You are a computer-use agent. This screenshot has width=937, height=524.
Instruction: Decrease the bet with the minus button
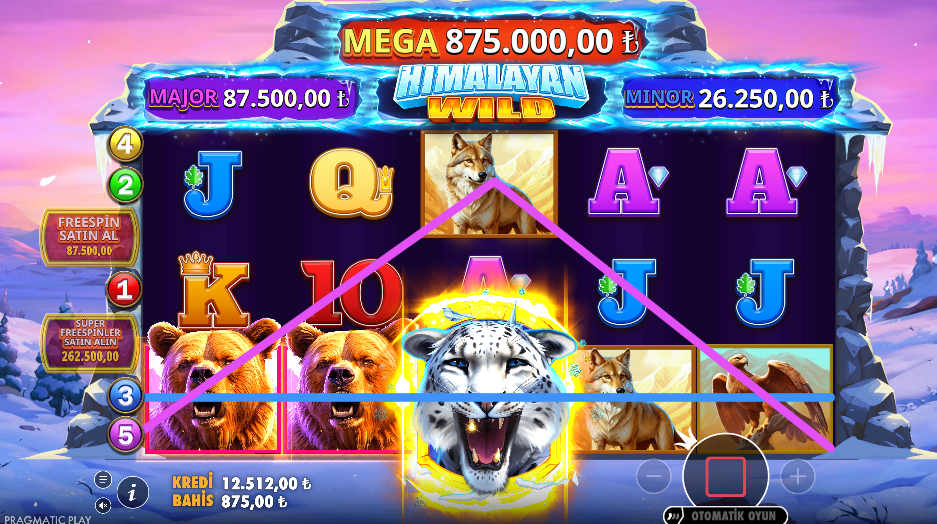point(653,476)
